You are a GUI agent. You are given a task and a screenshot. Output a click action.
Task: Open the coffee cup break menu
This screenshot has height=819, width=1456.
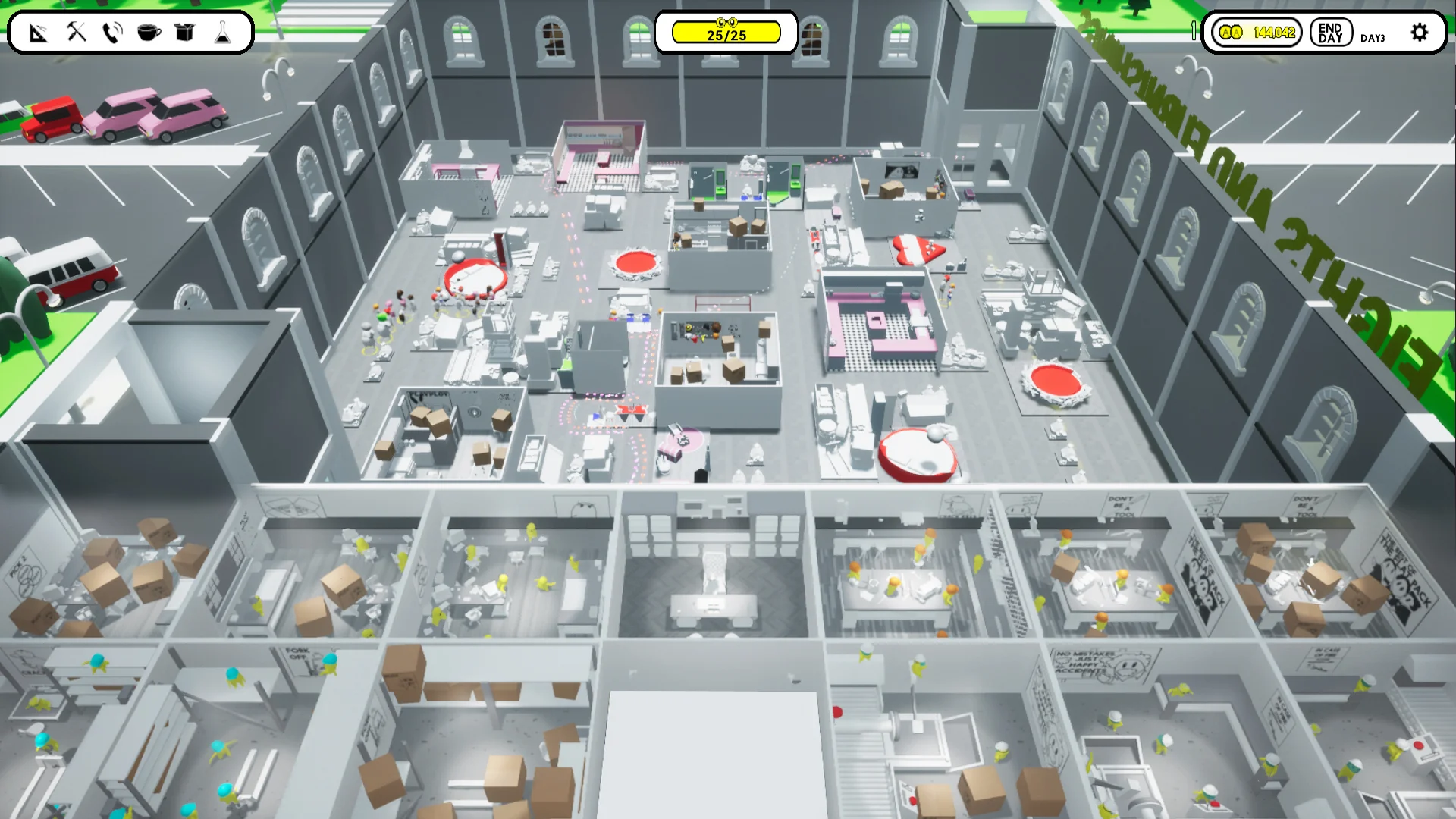(148, 33)
